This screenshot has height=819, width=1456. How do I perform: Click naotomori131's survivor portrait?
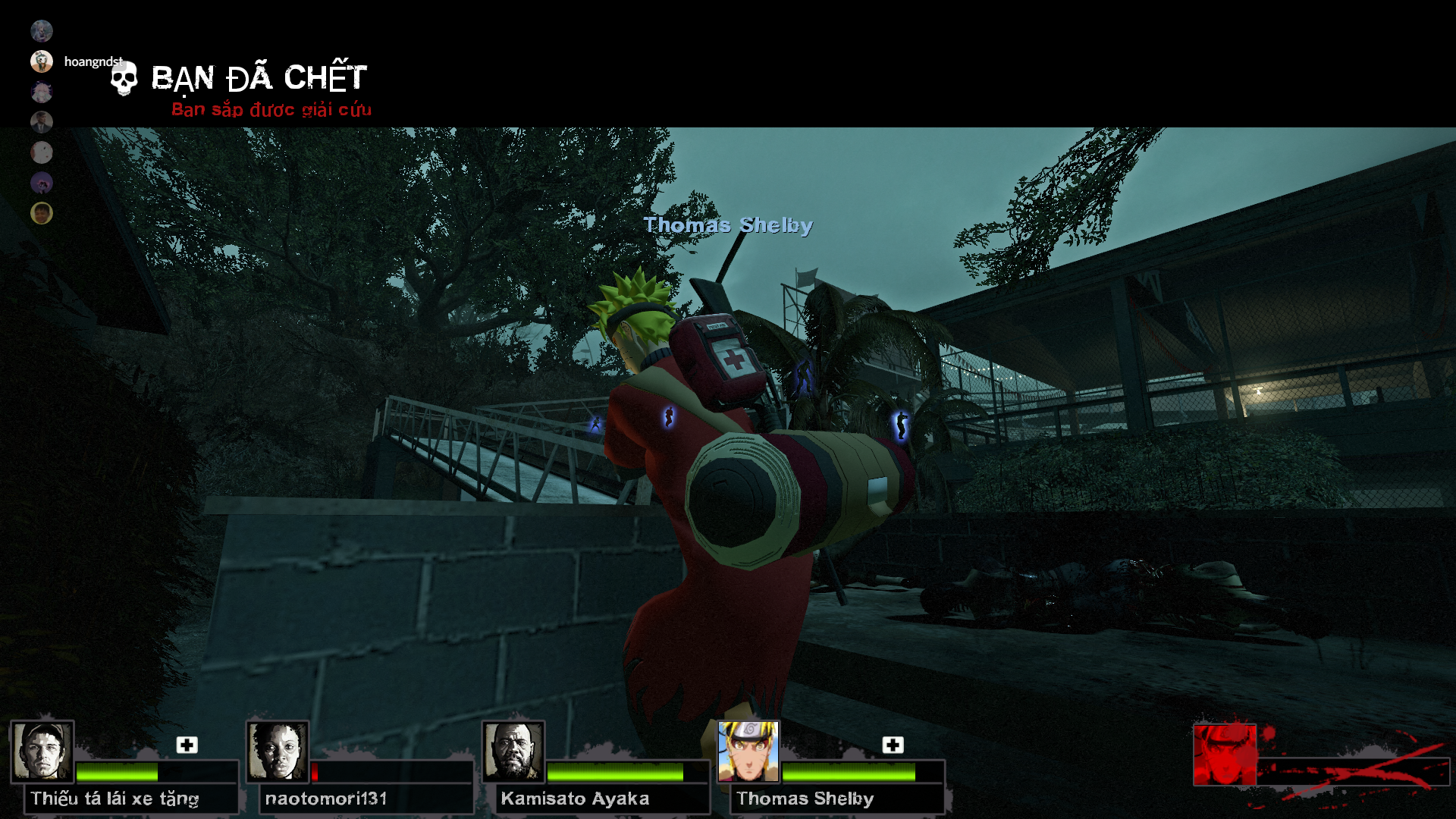278,751
